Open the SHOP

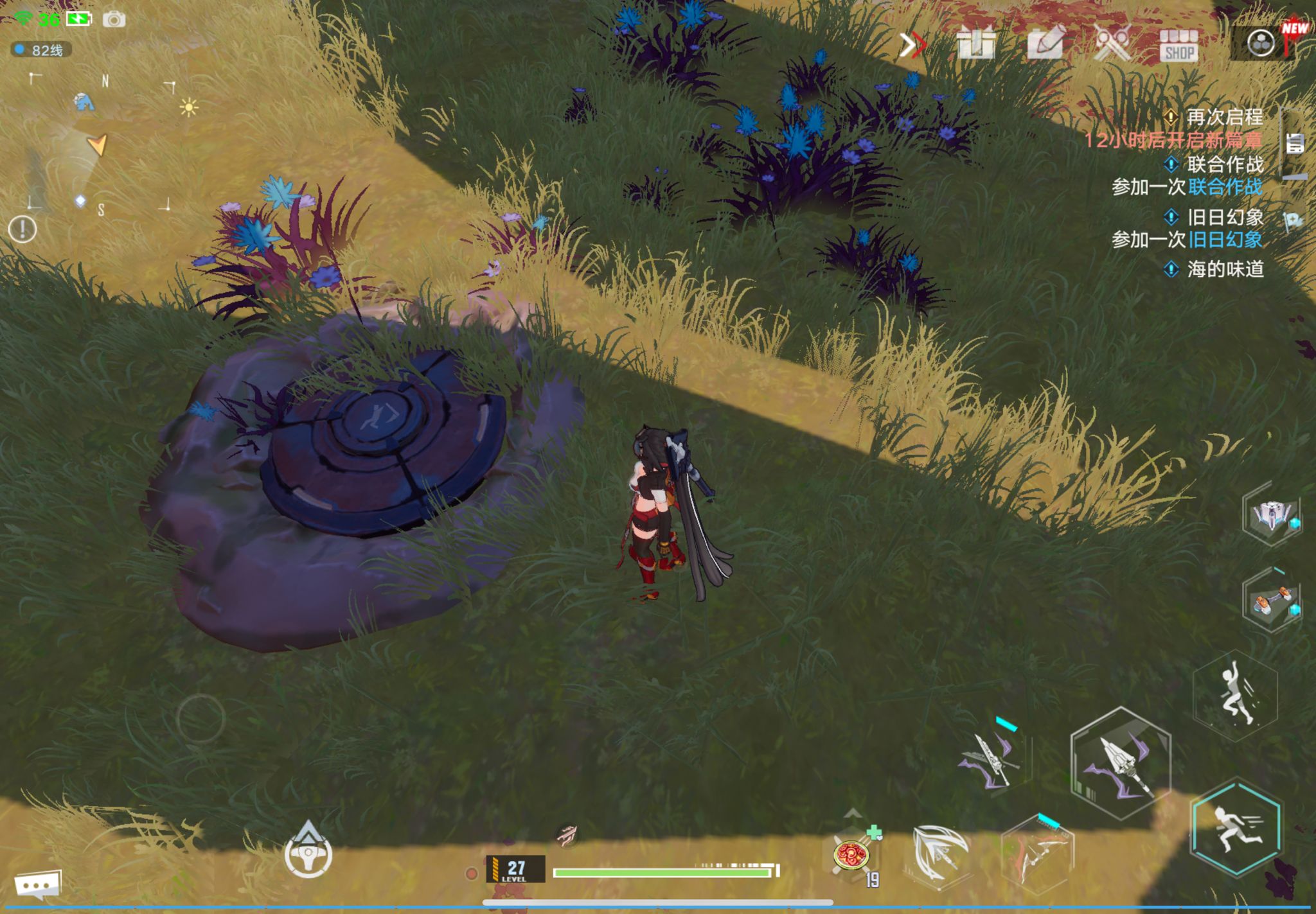pyautogui.click(x=1178, y=46)
